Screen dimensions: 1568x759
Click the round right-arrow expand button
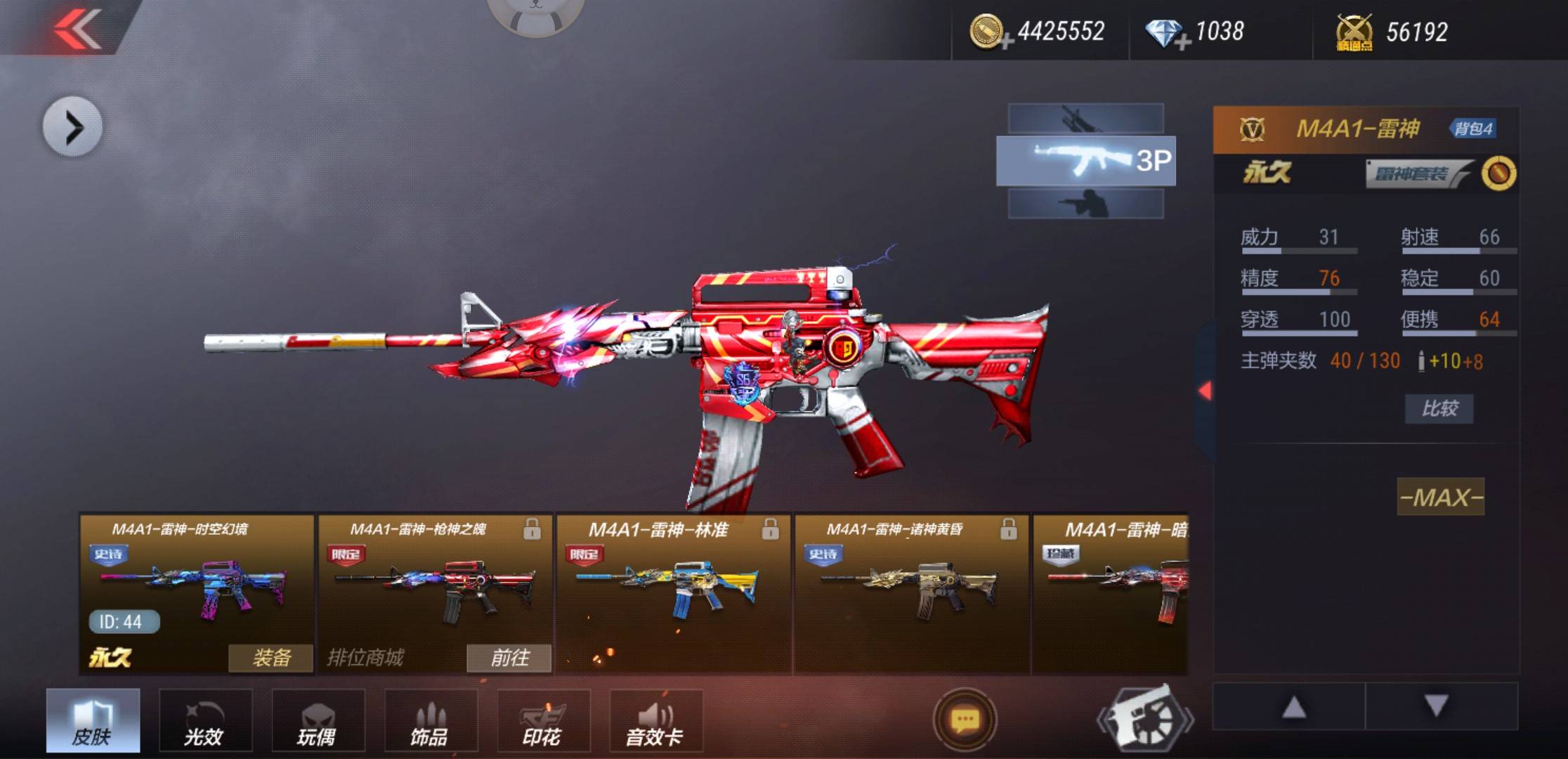tap(72, 127)
